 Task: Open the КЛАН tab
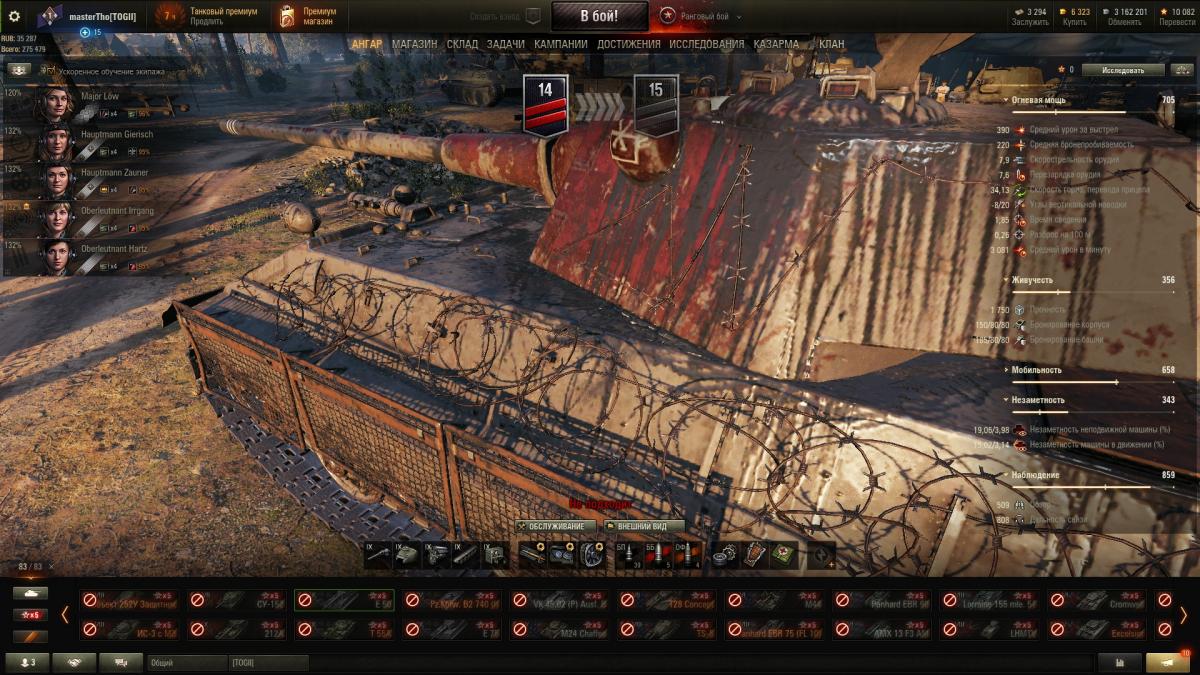point(831,44)
